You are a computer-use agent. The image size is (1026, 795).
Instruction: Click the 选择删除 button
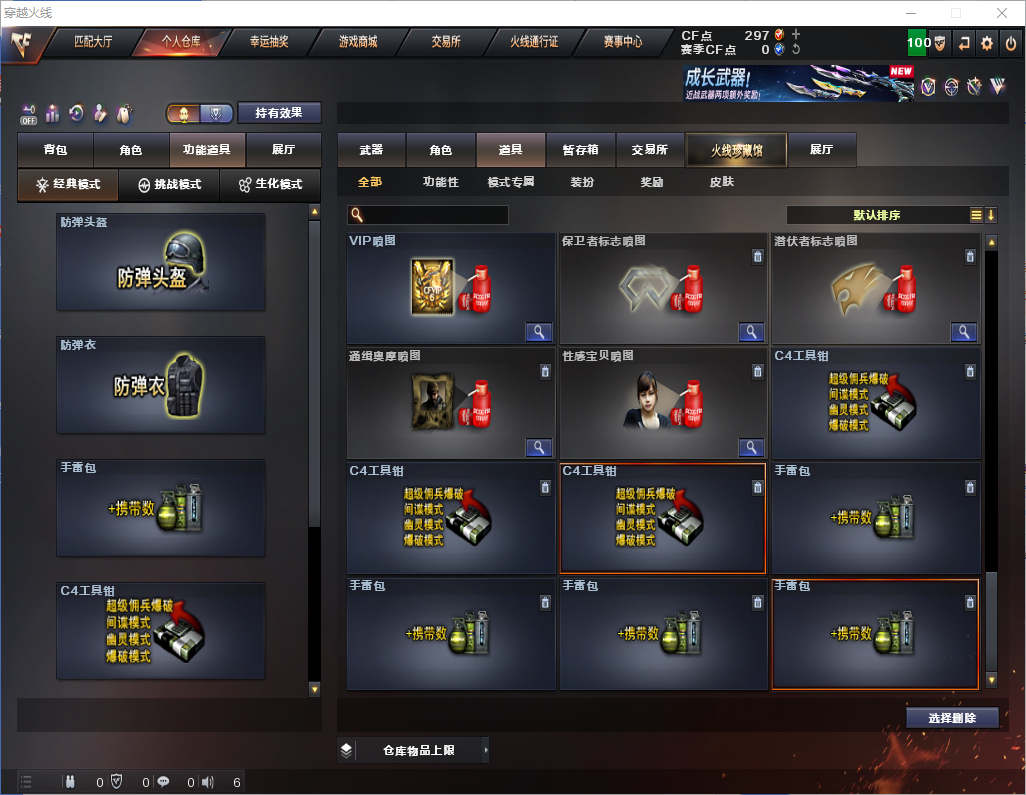pyautogui.click(x=952, y=718)
